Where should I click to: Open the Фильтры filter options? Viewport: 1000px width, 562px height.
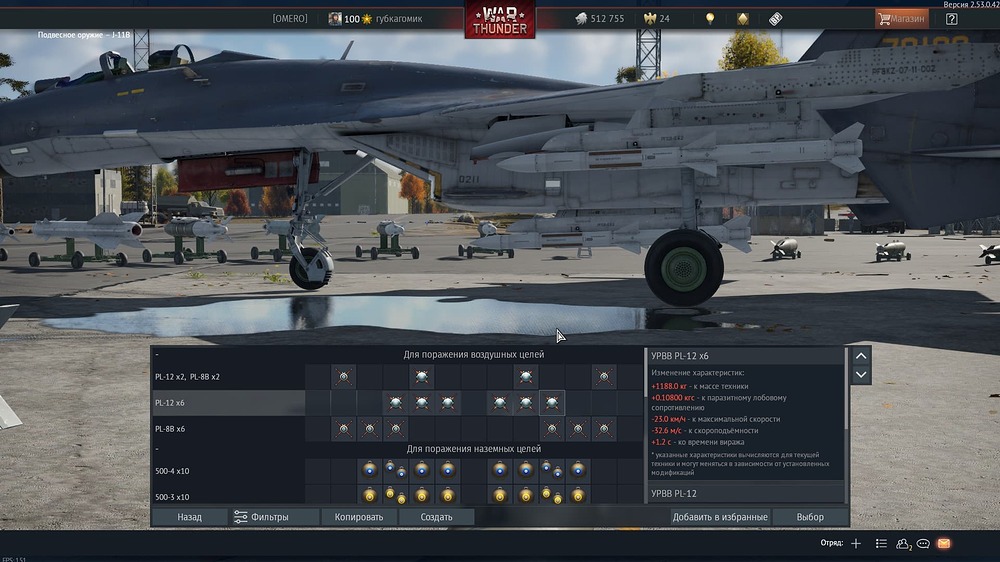pyautogui.click(x=262, y=517)
